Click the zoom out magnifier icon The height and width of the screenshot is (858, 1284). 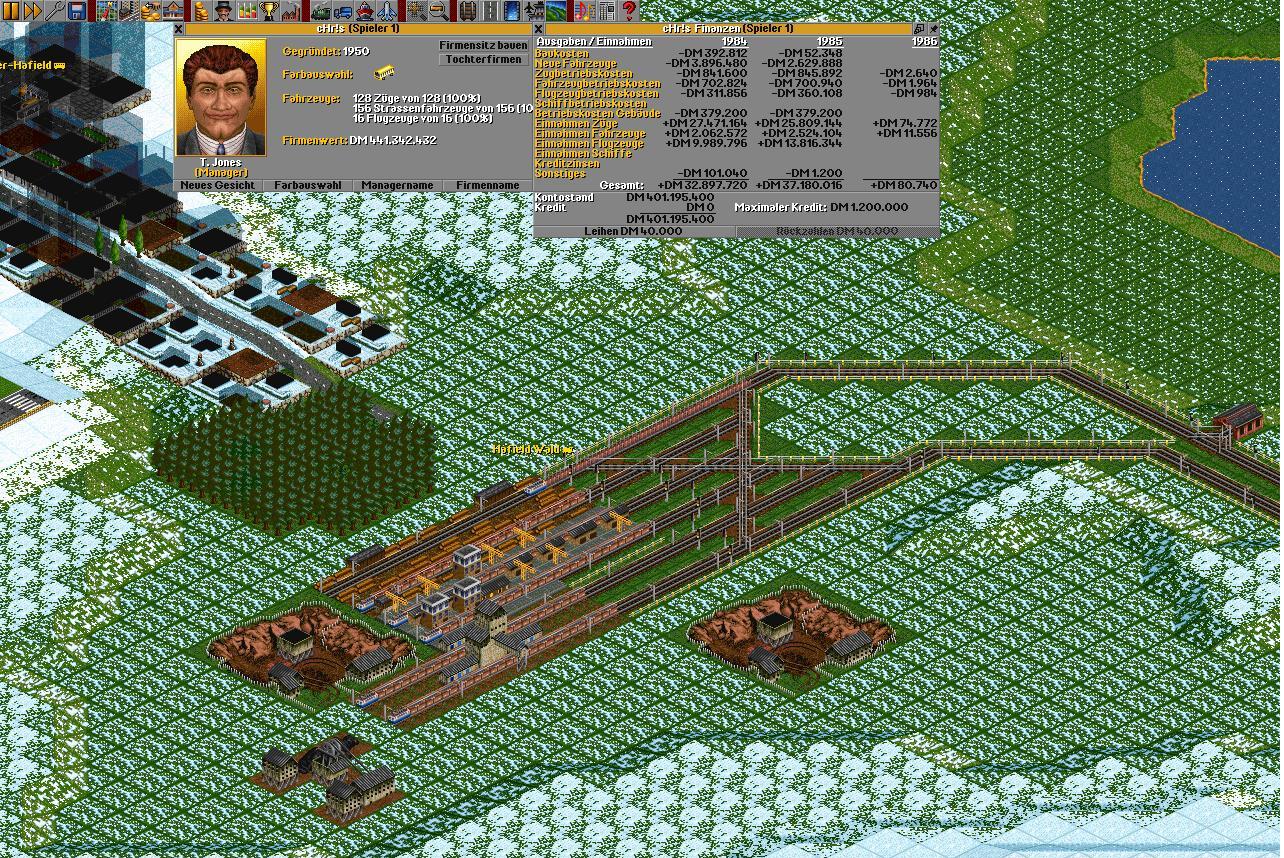point(439,11)
